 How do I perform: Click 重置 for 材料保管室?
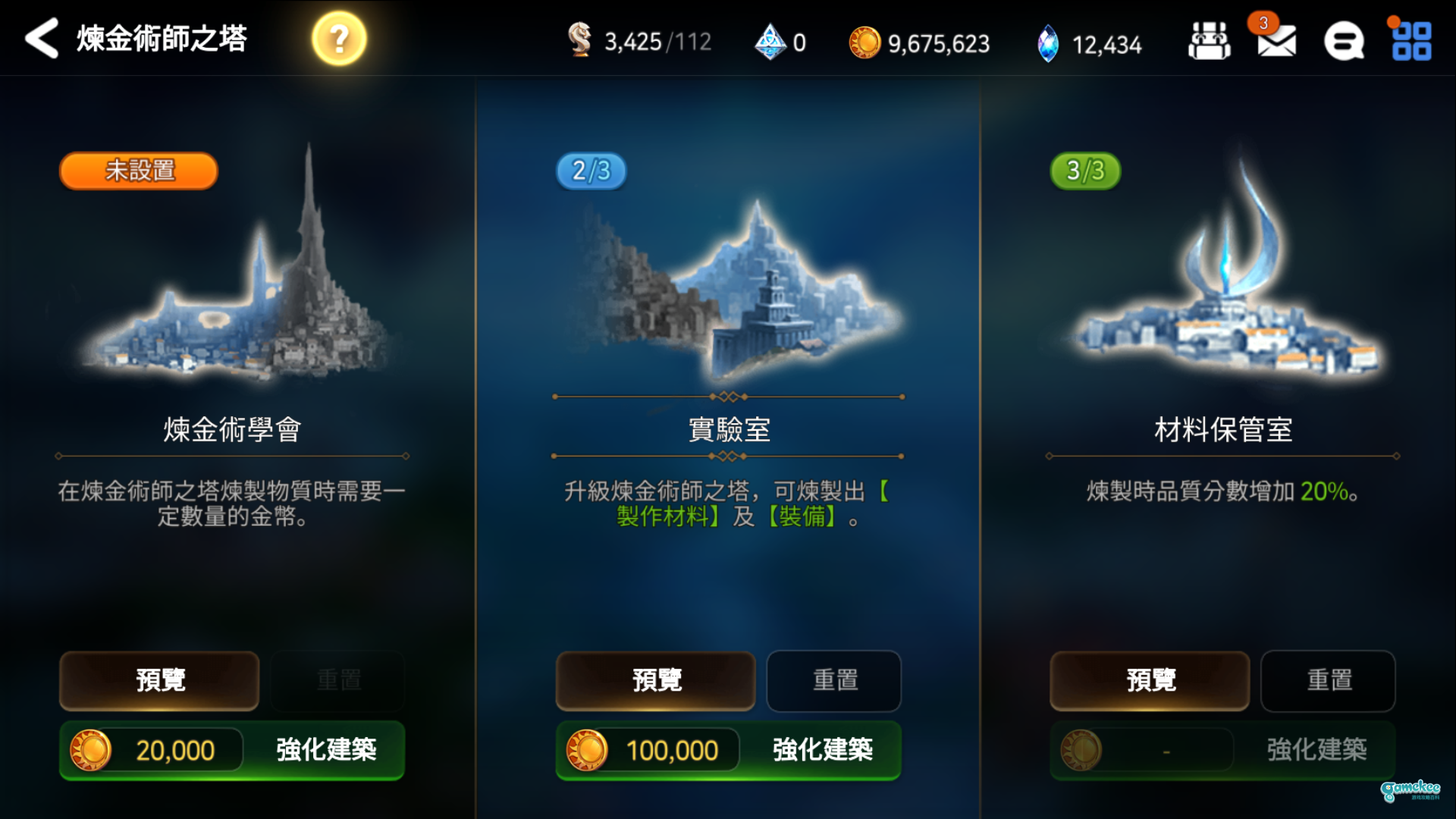(x=1327, y=680)
